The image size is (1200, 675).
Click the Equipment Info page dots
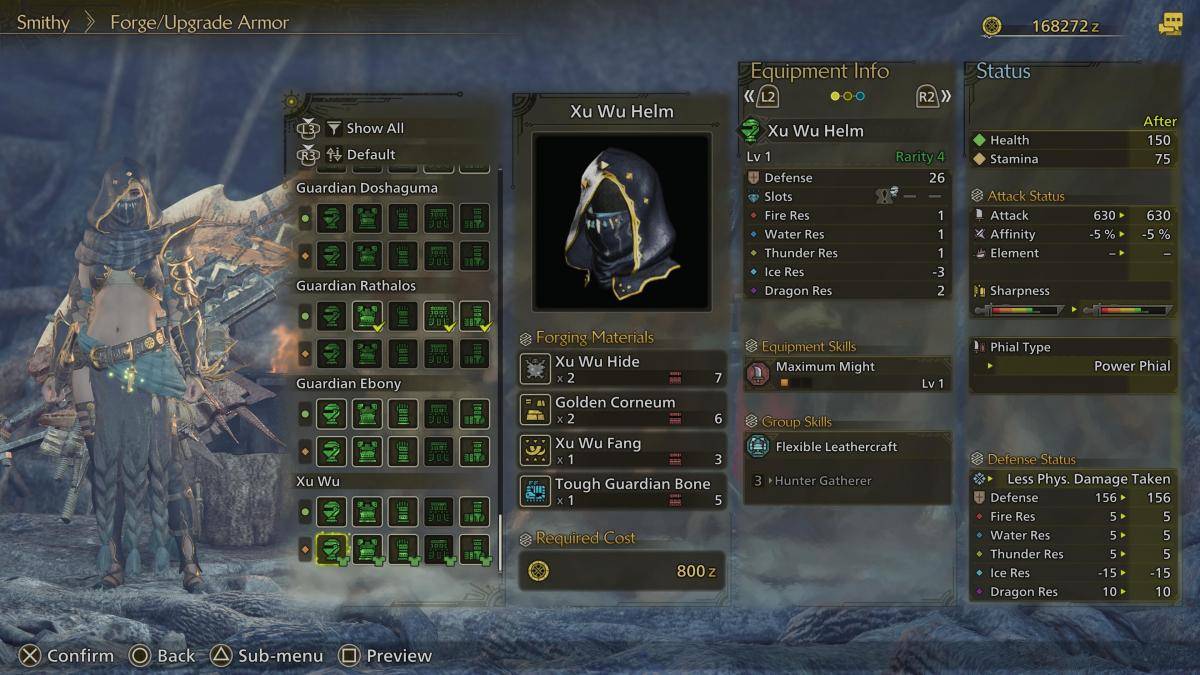[x=847, y=97]
